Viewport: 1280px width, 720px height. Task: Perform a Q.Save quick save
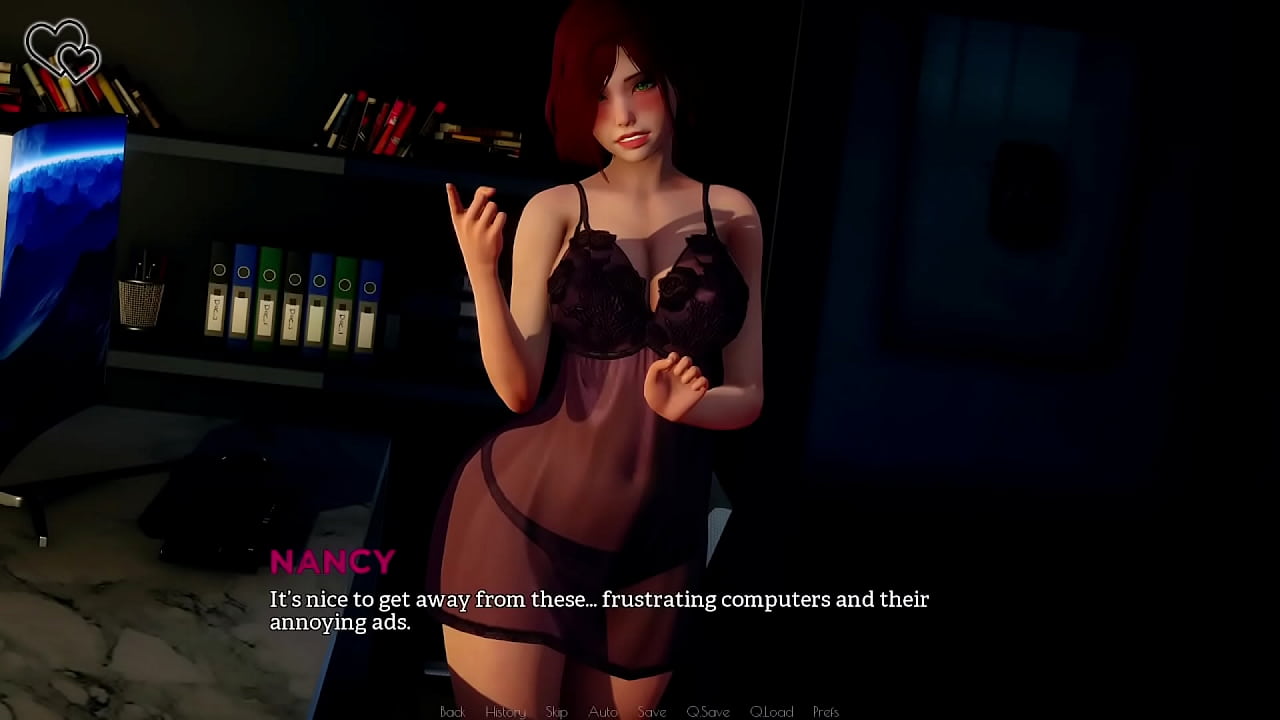coord(708,712)
